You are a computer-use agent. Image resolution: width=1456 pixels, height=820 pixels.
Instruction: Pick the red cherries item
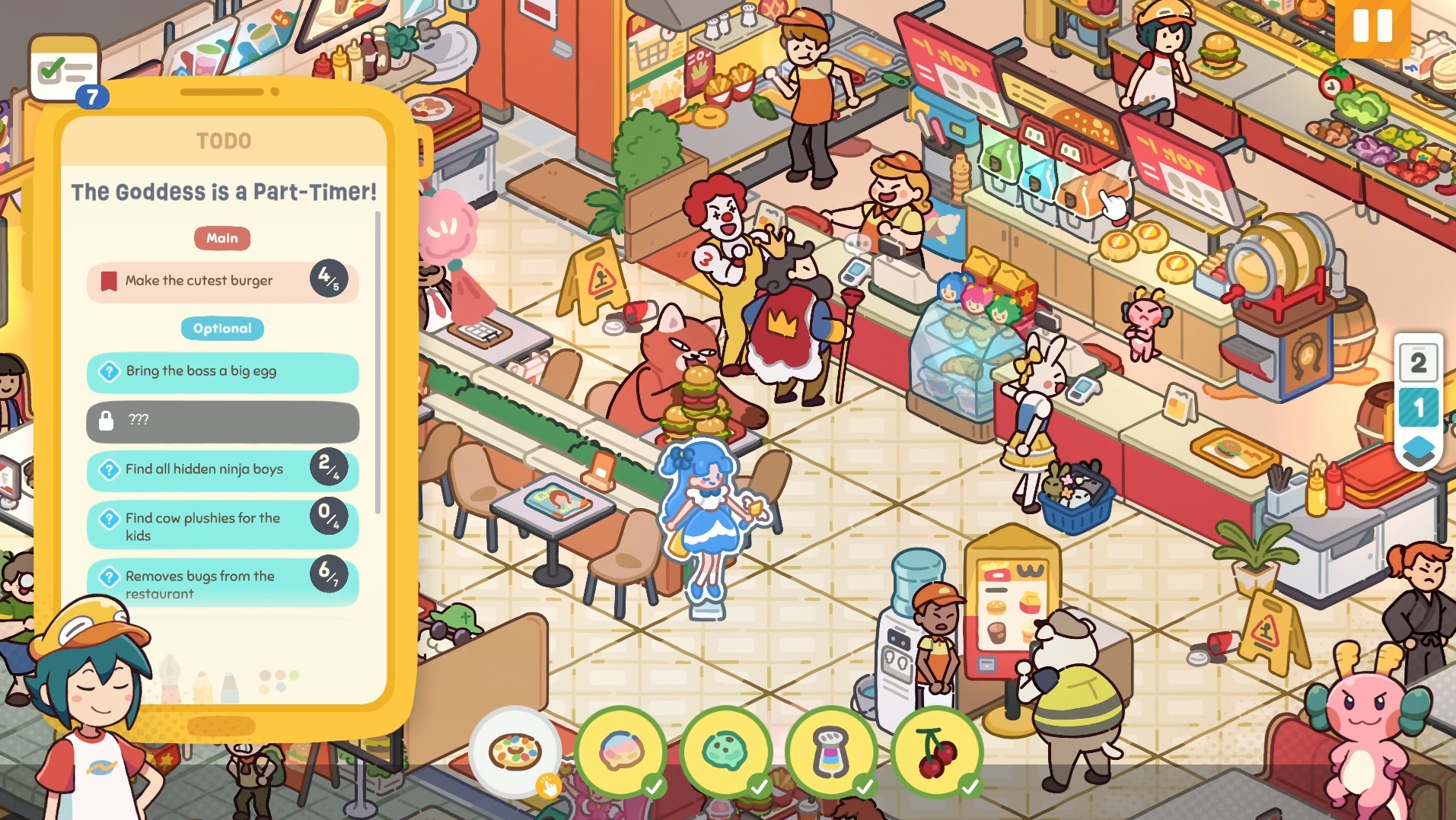click(x=936, y=752)
